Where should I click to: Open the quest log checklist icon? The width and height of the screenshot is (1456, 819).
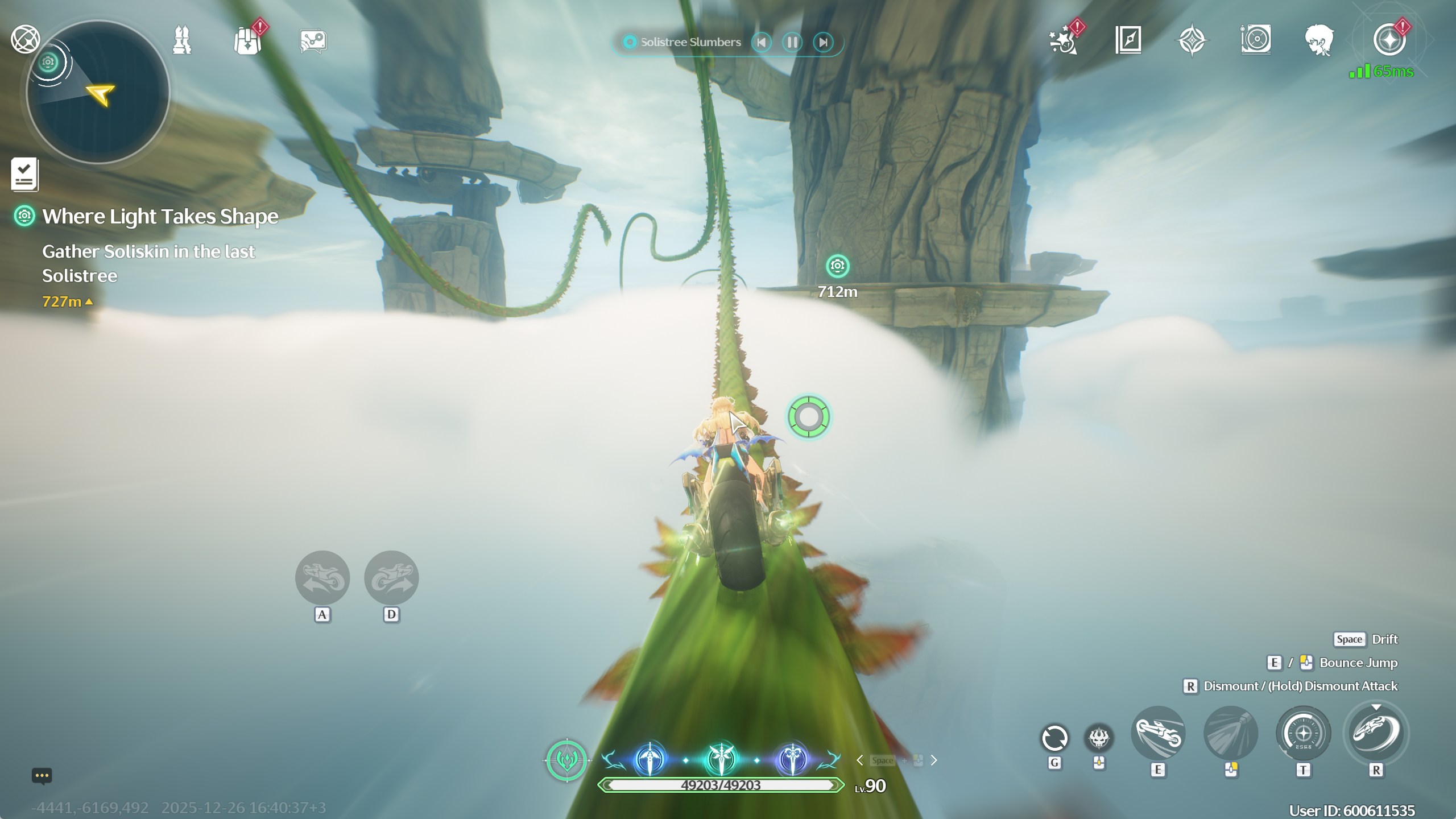tap(24, 174)
